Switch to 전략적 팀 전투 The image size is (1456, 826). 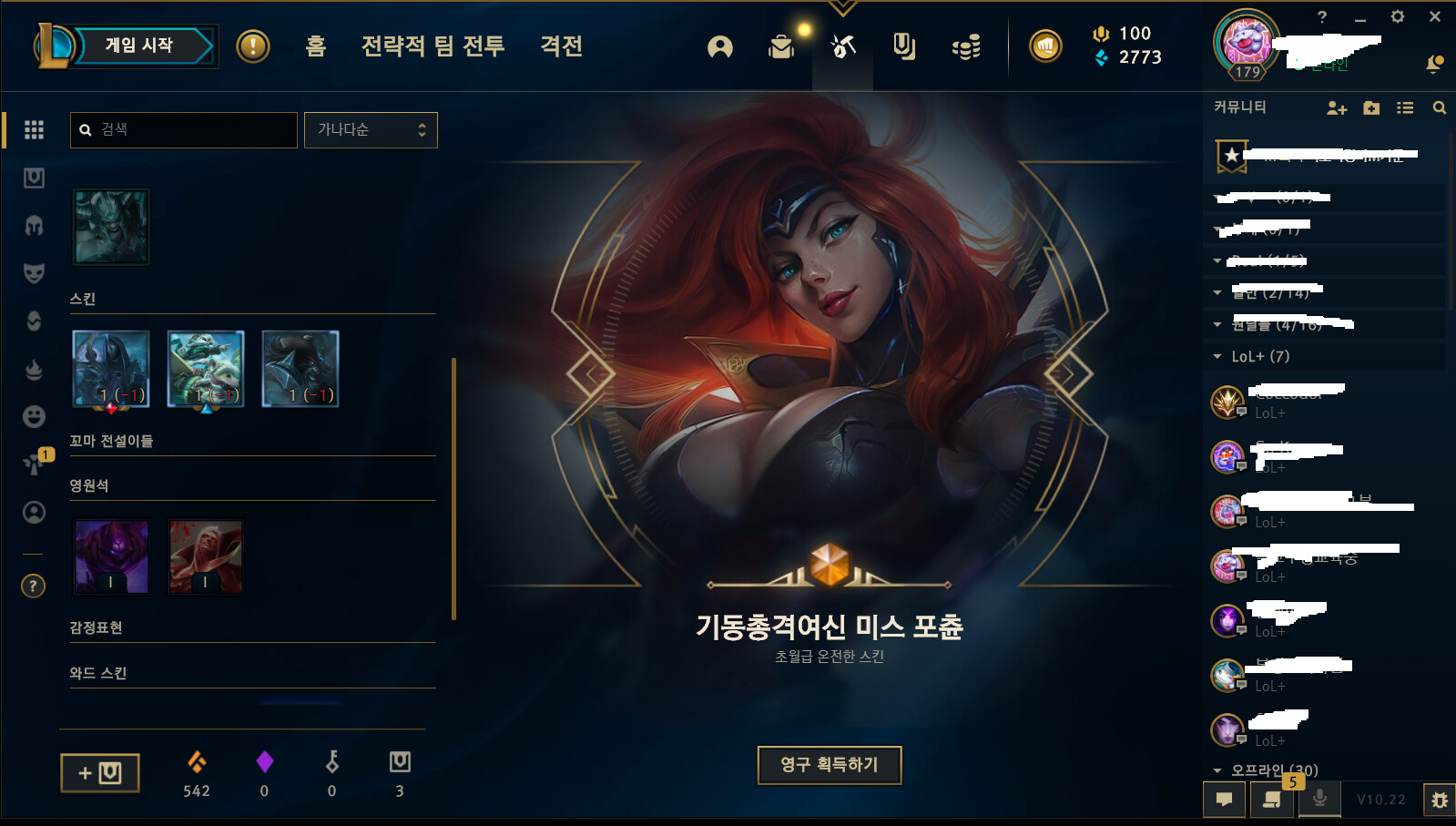point(433,46)
